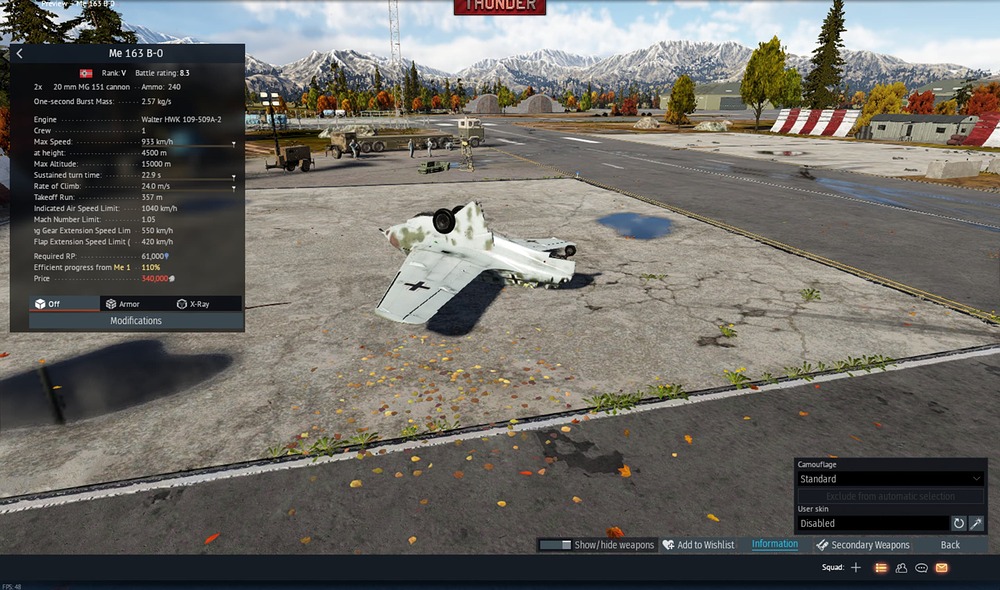Open the chat speech bubble icon

[x=921, y=568]
